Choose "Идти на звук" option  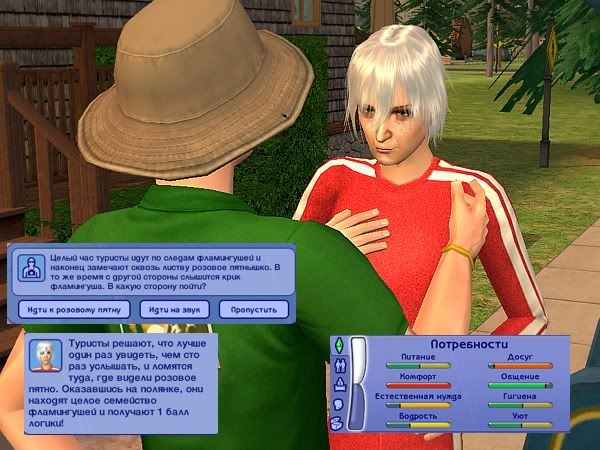175,309
